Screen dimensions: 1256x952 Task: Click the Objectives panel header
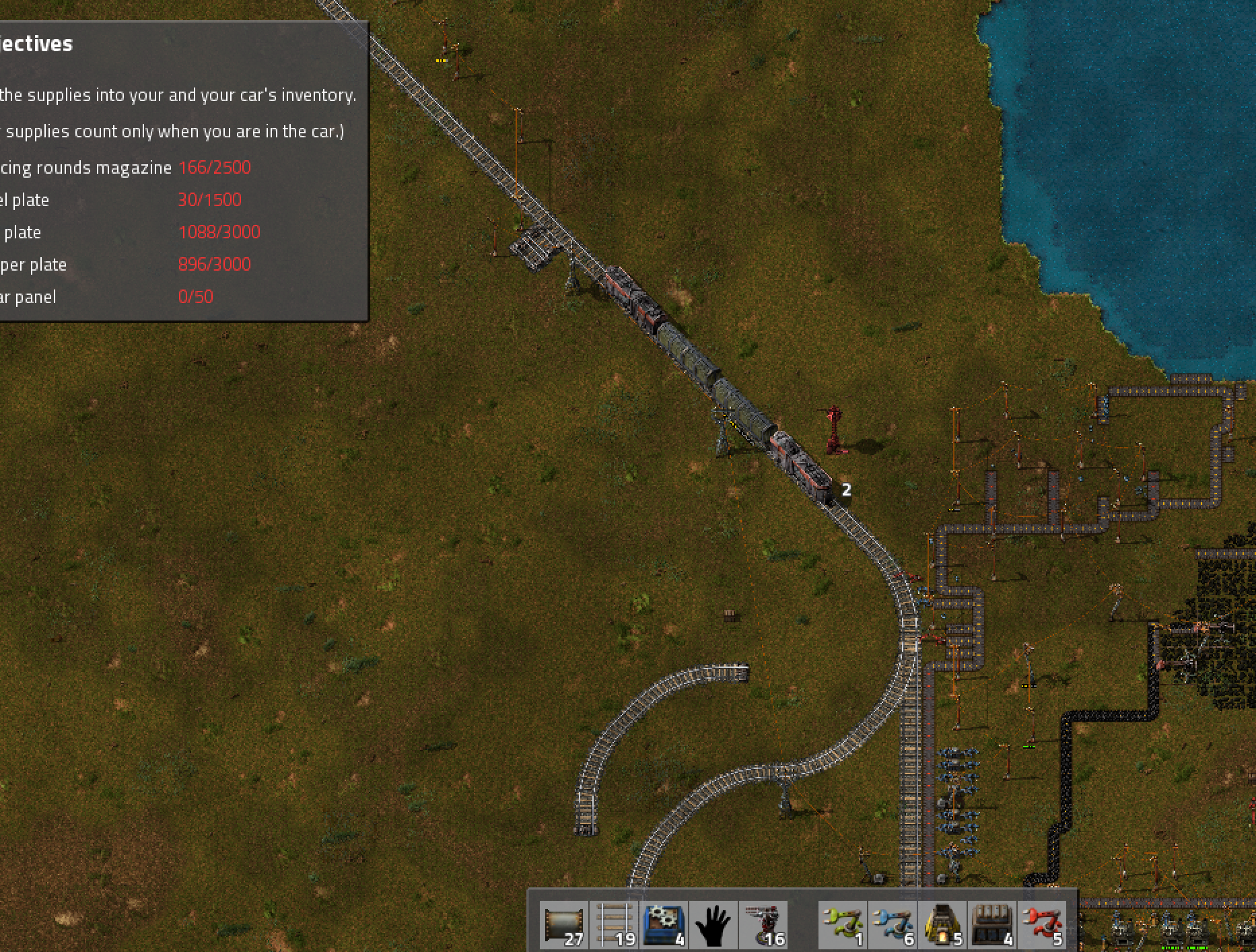pos(37,44)
